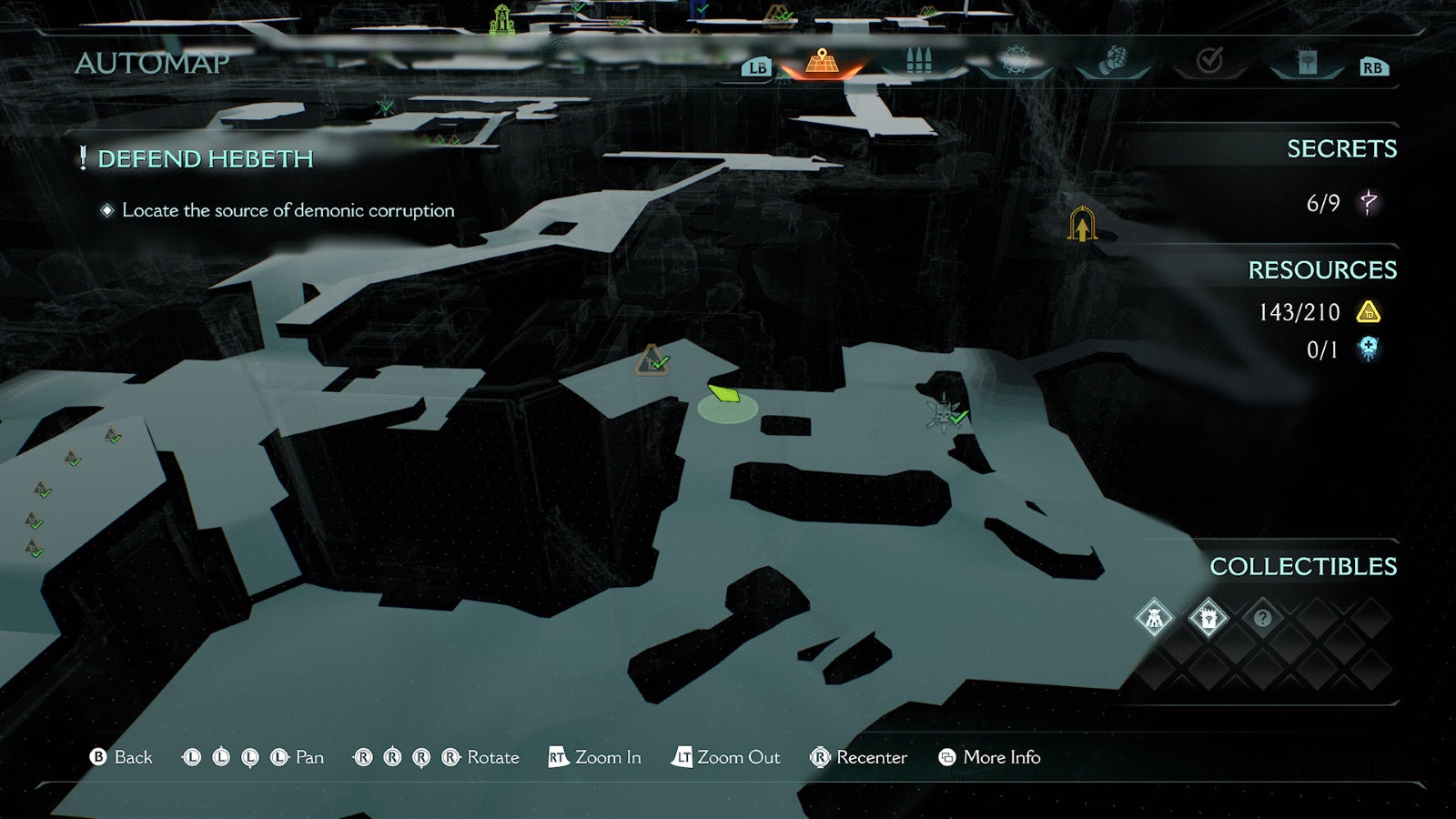The width and height of the screenshot is (1456, 819).
Task: Click the unknown question mark collectible slot
Action: (x=1261, y=617)
